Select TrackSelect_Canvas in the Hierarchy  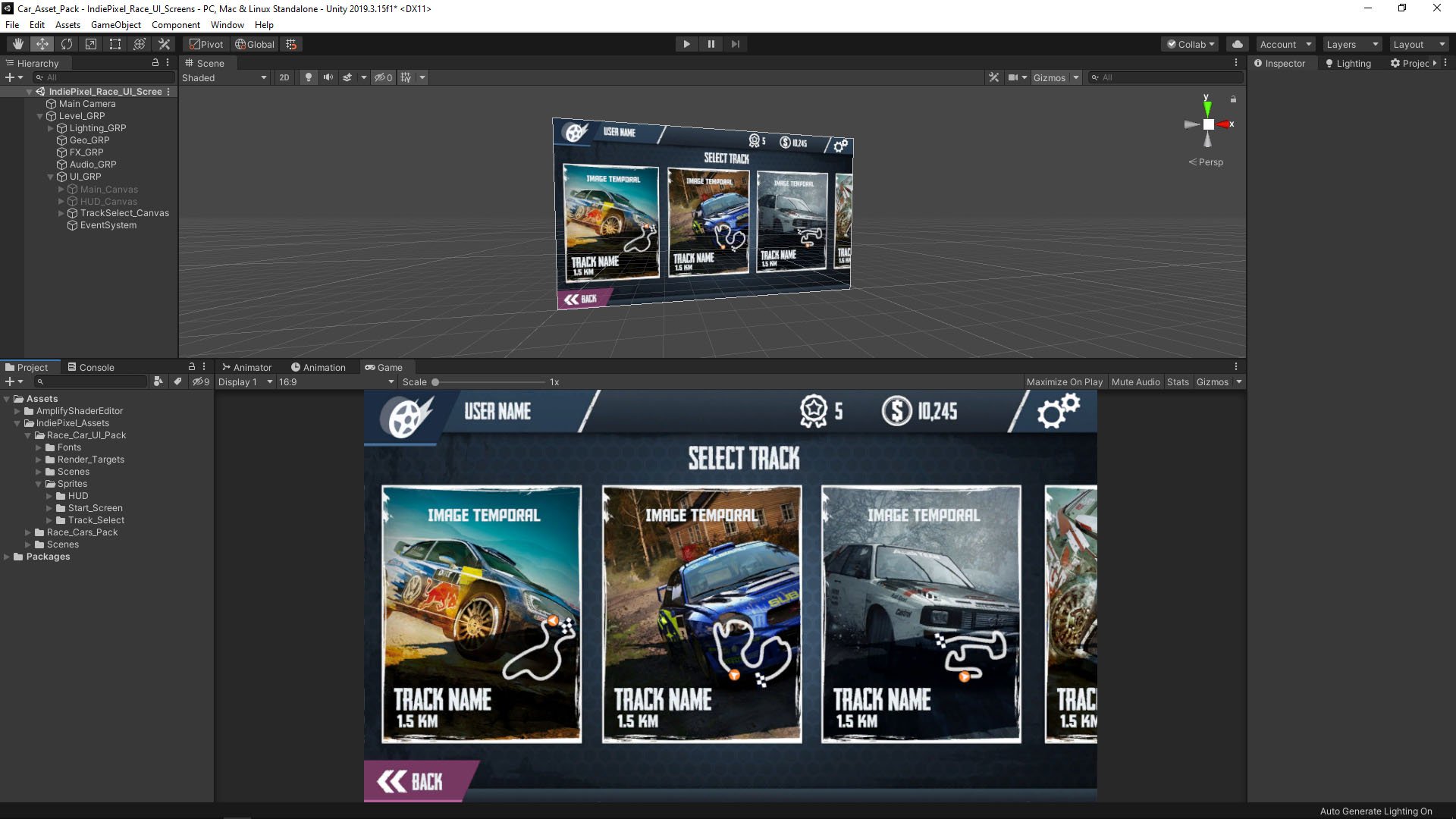(124, 213)
